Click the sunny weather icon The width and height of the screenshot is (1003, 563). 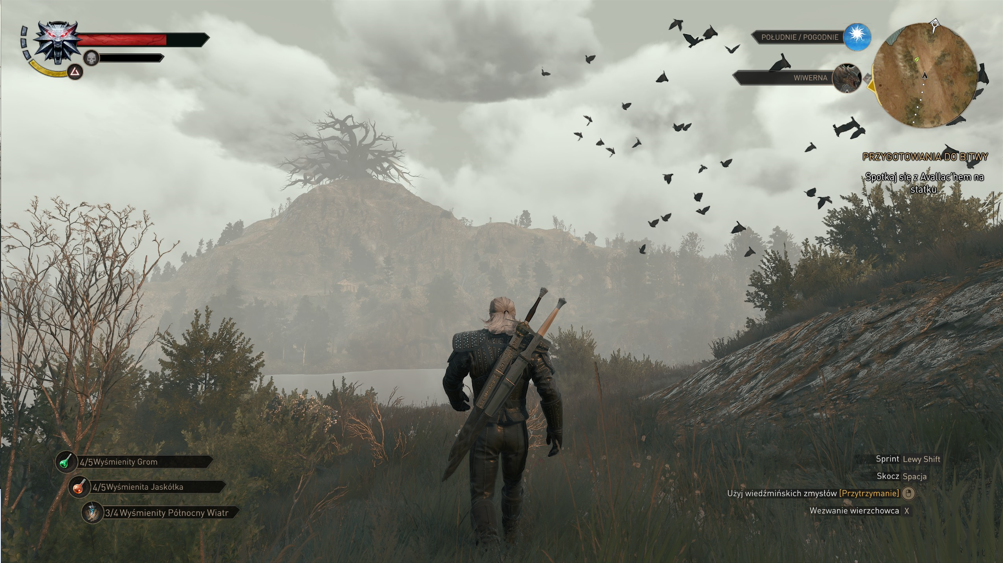pos(857,37)
